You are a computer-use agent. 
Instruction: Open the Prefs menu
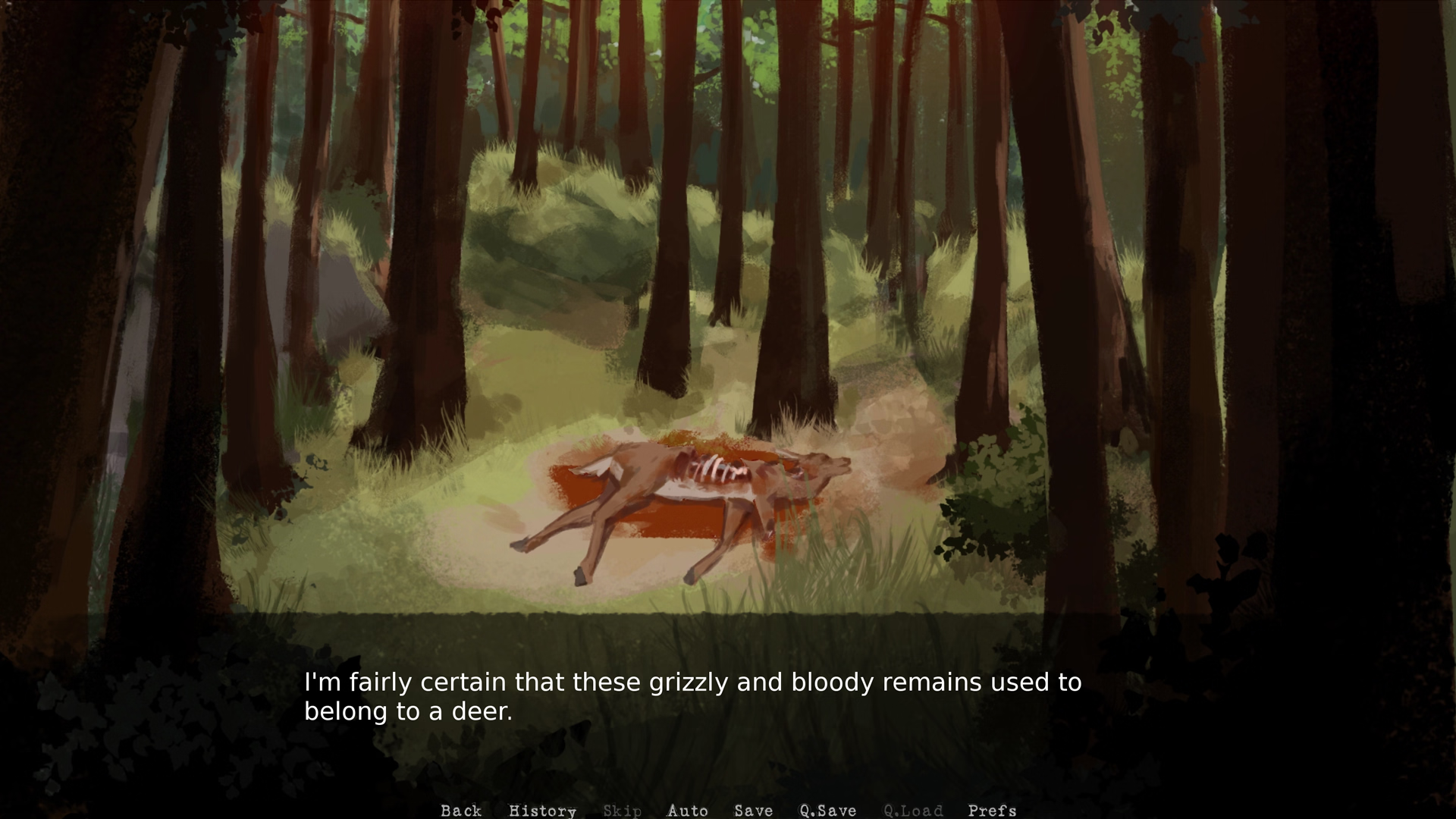(992, 811)
